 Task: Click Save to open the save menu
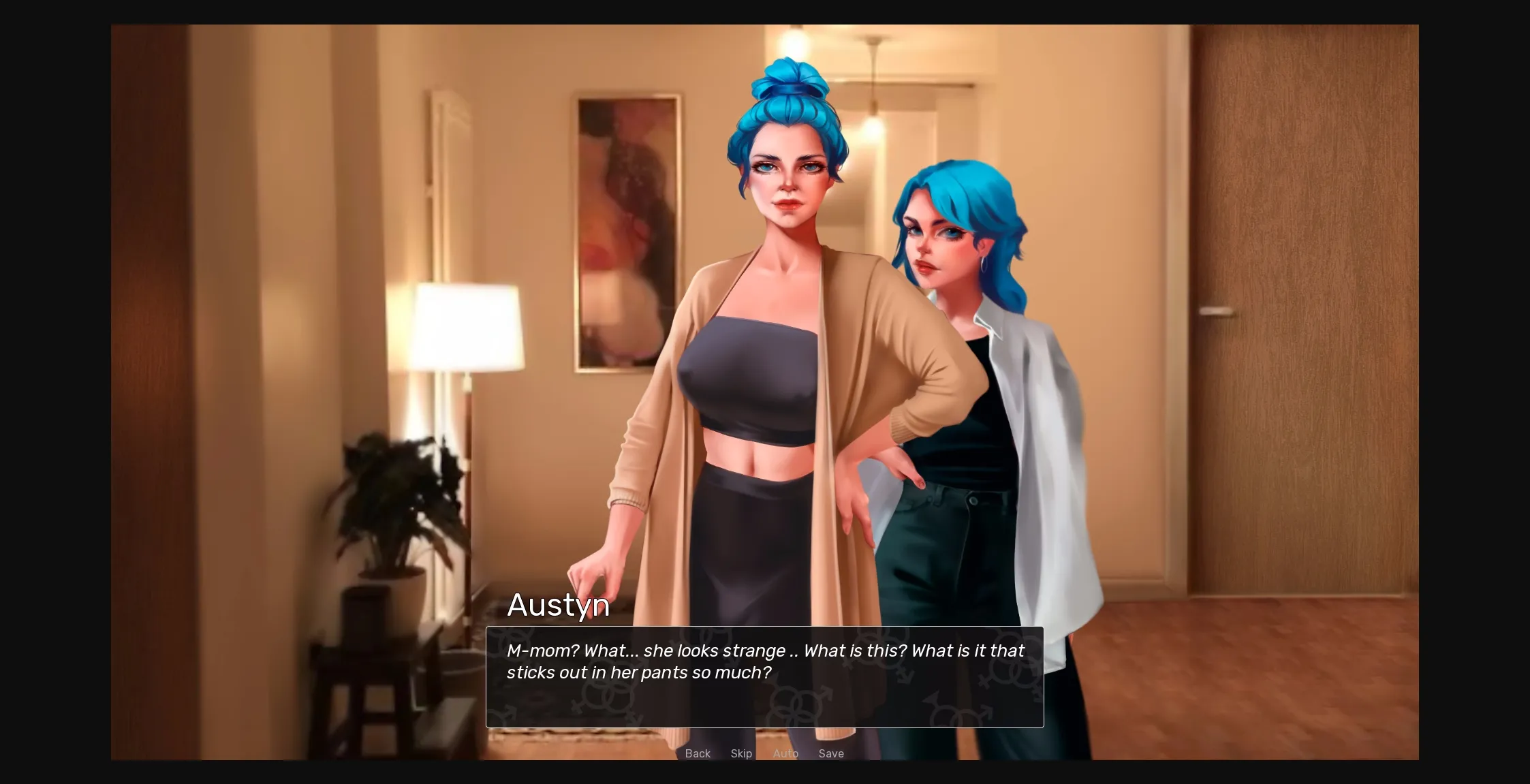(x=831, y=753)
